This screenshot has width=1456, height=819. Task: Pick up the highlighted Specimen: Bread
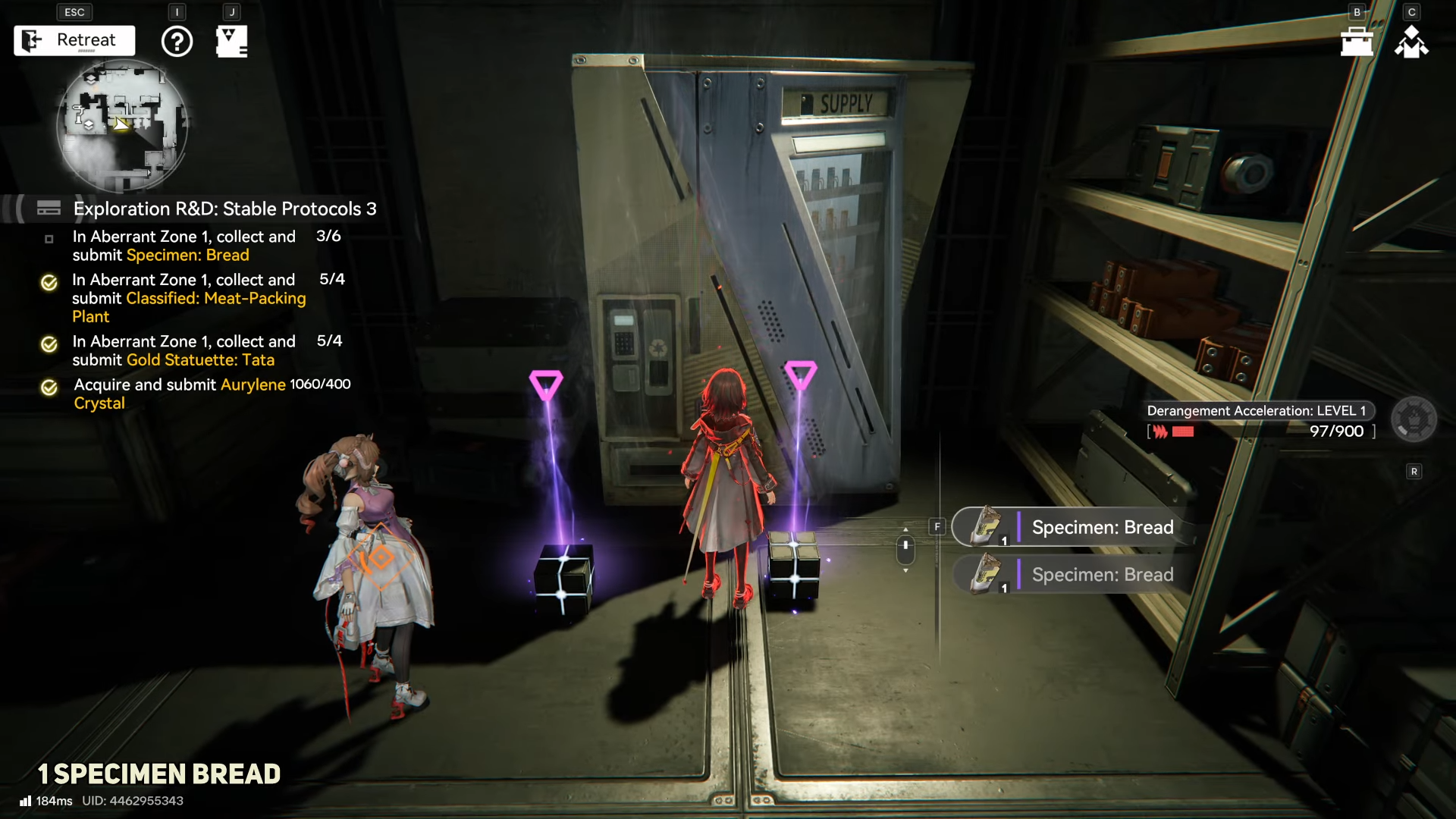(1073, 527)
